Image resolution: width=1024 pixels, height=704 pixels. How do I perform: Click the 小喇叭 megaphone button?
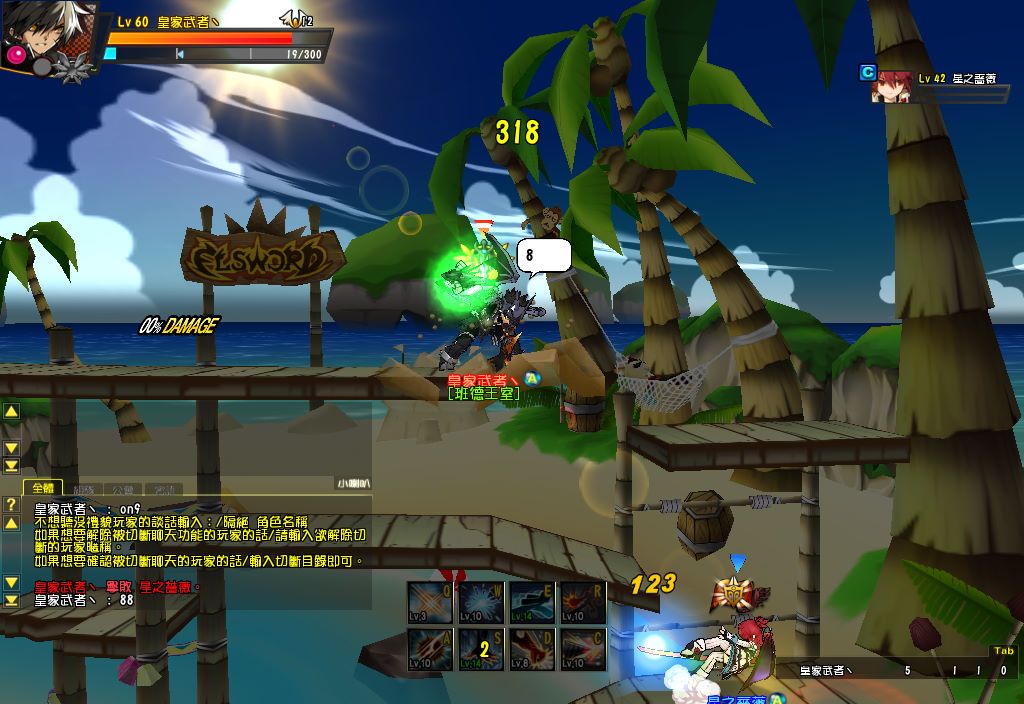(352, 484)
